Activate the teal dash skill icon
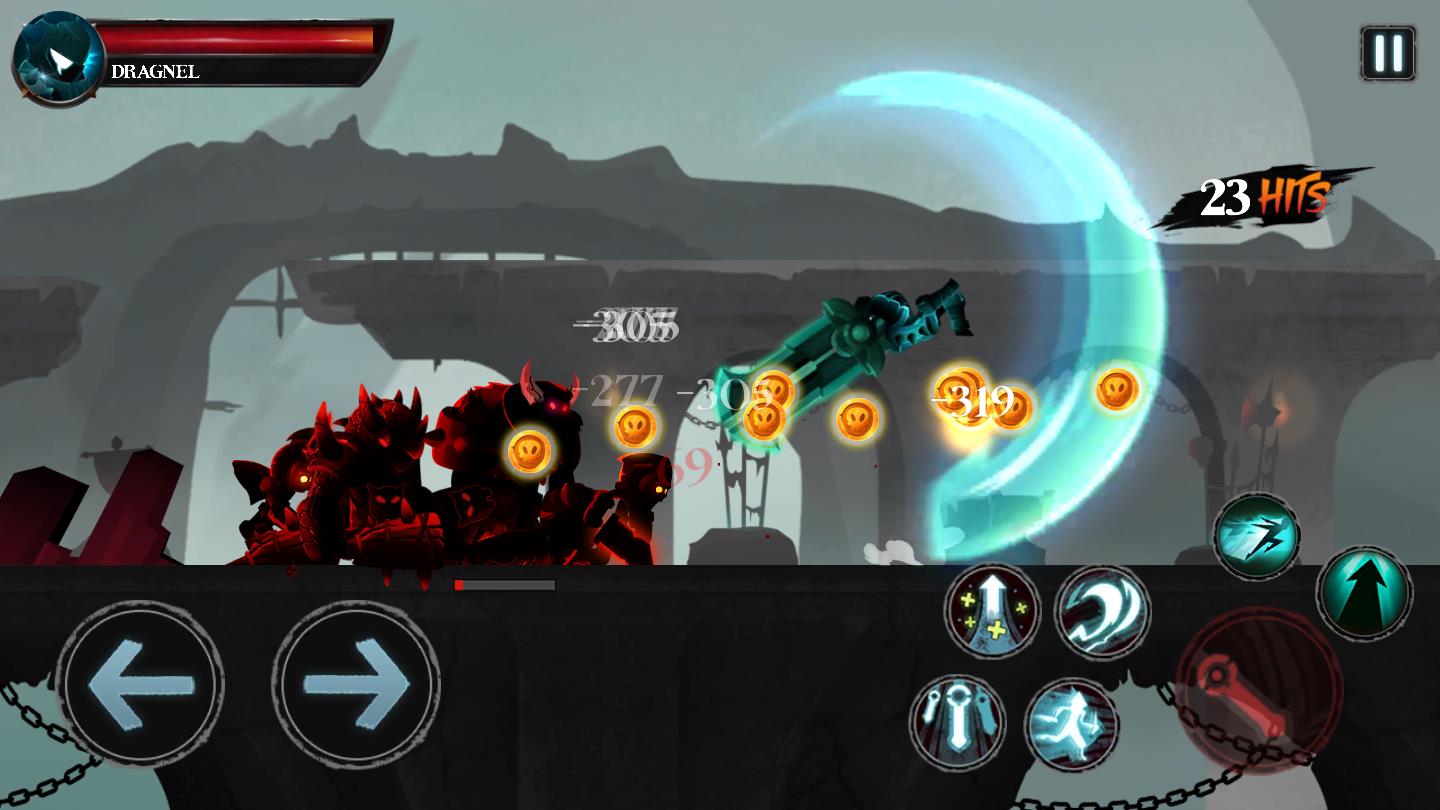Viewport: 1440px width, 810px height. tap(1257, 537)
